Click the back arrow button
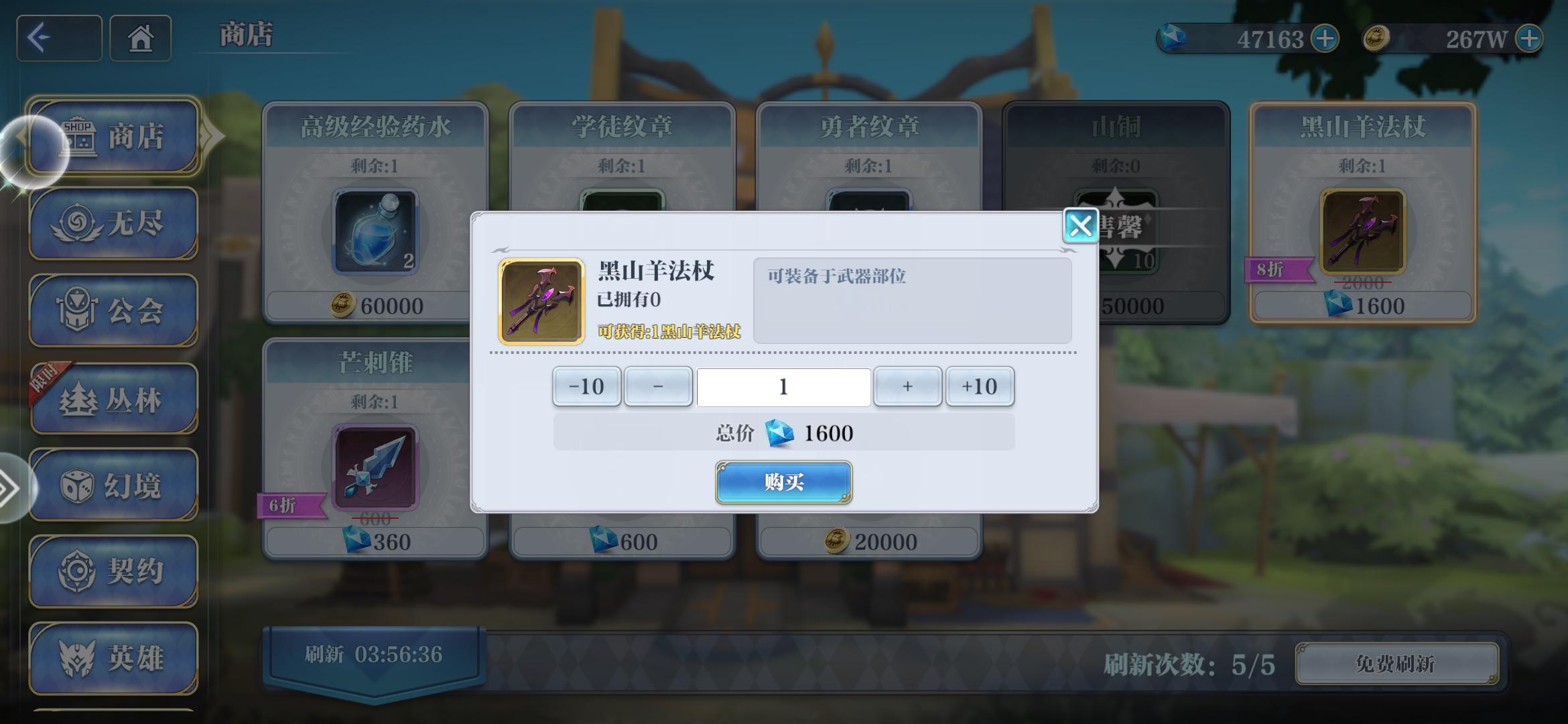 click(x=58, y=38)
